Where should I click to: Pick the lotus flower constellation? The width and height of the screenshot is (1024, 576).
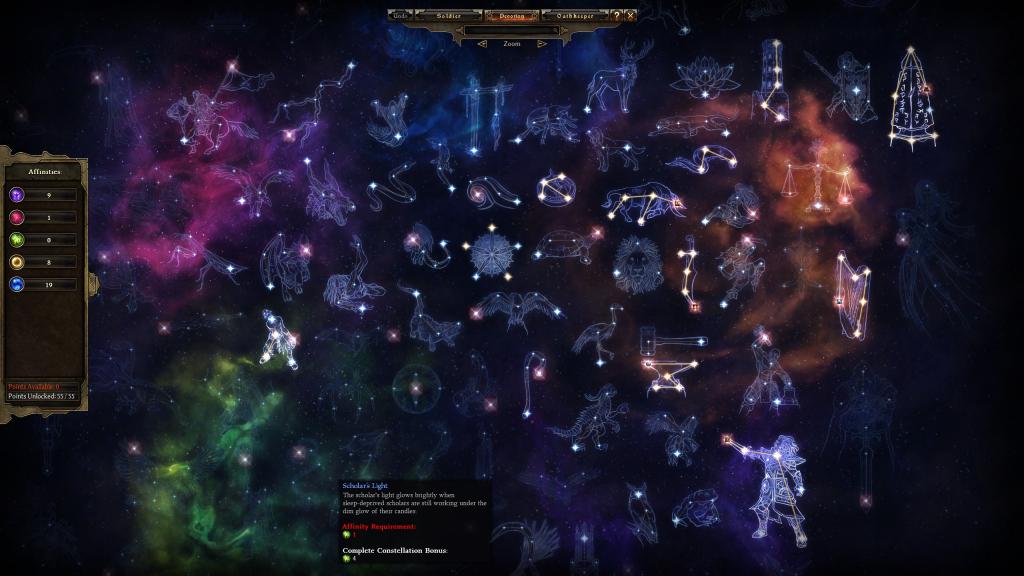(703, 77)
